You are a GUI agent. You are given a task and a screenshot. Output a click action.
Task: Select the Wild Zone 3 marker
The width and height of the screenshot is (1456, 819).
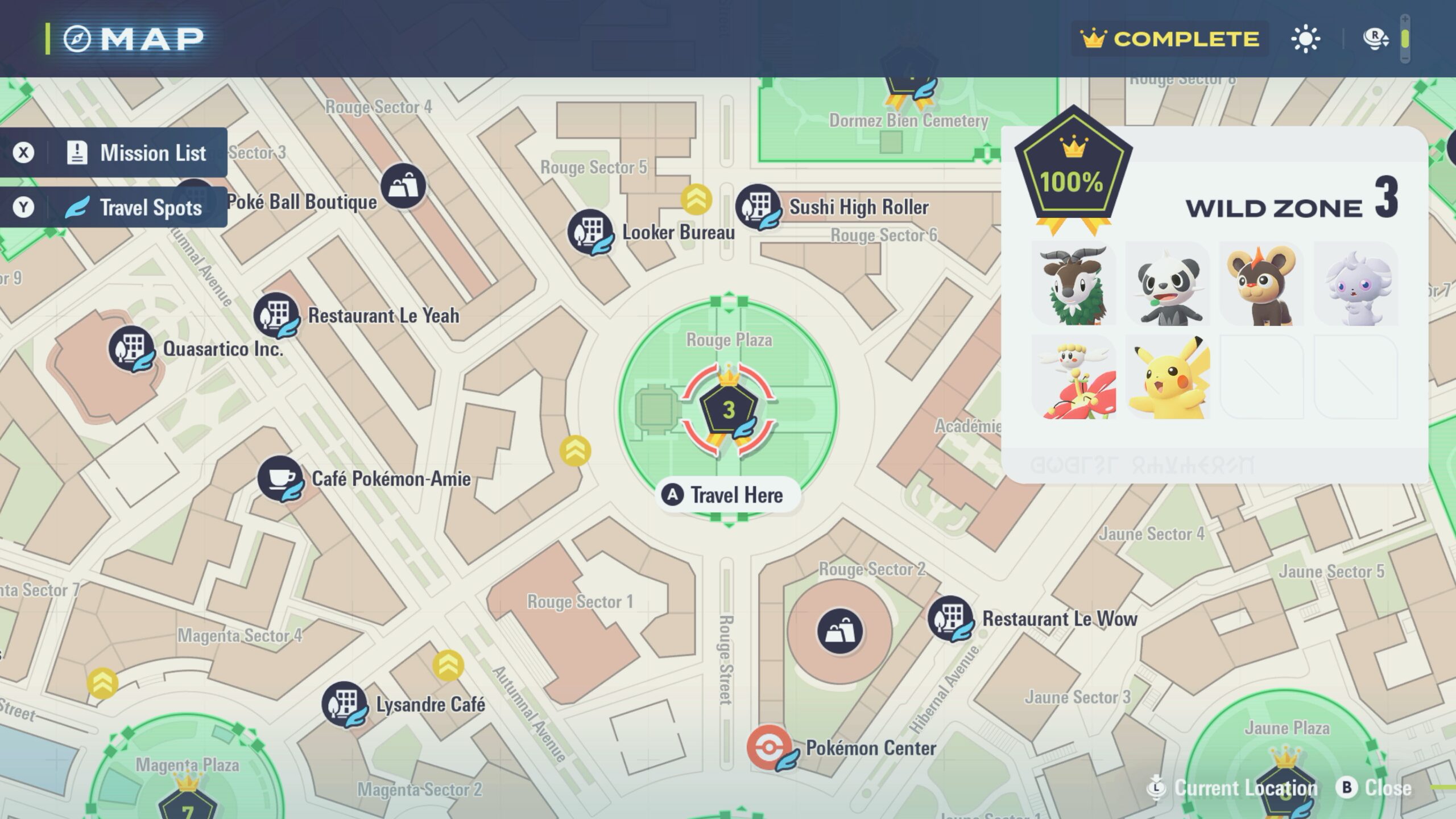coord(729,411)
